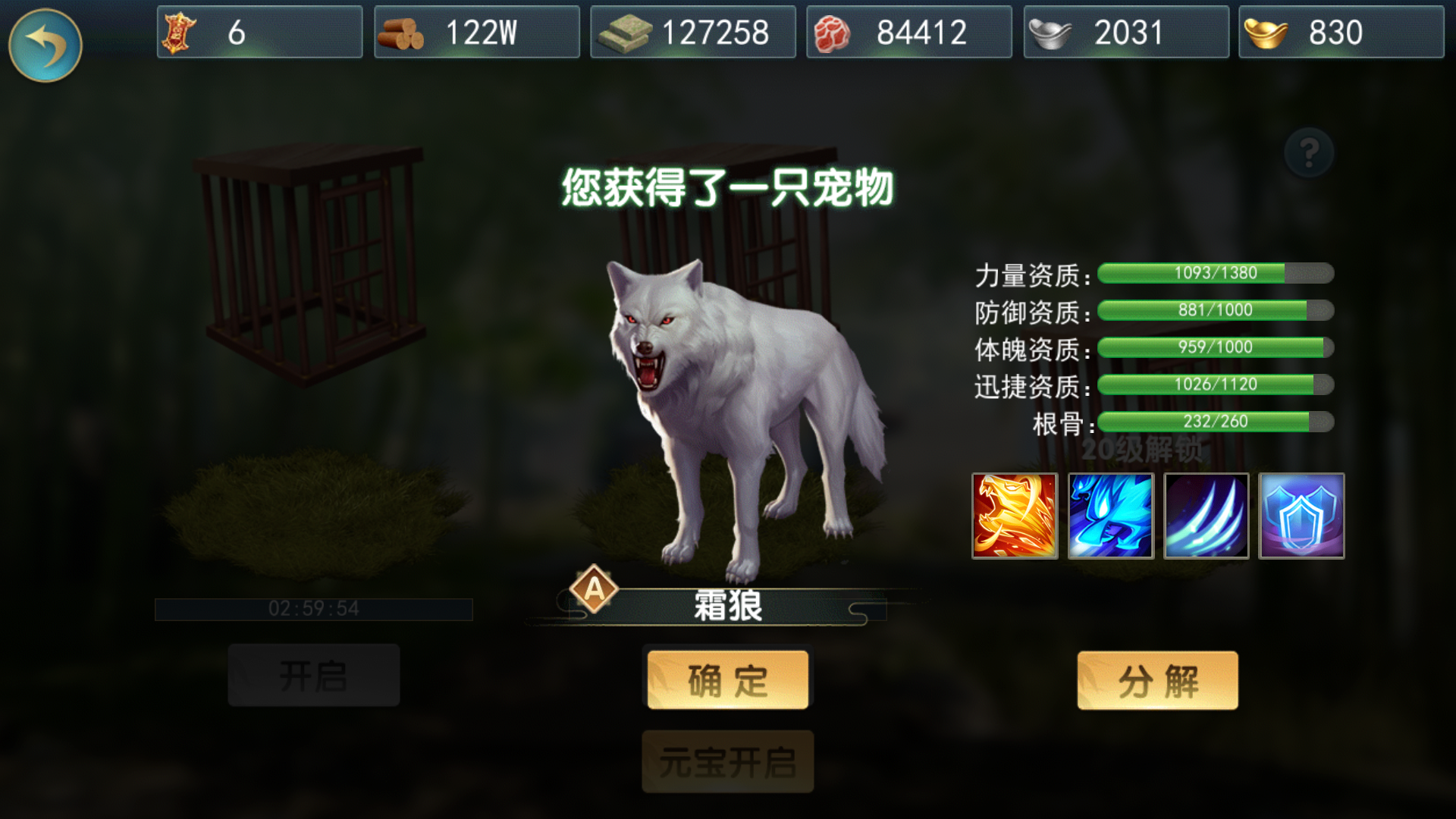Click the silver currency icon
Image resolution: width=1456 pixels, height=819 pixels.
tap(1054, 31)
